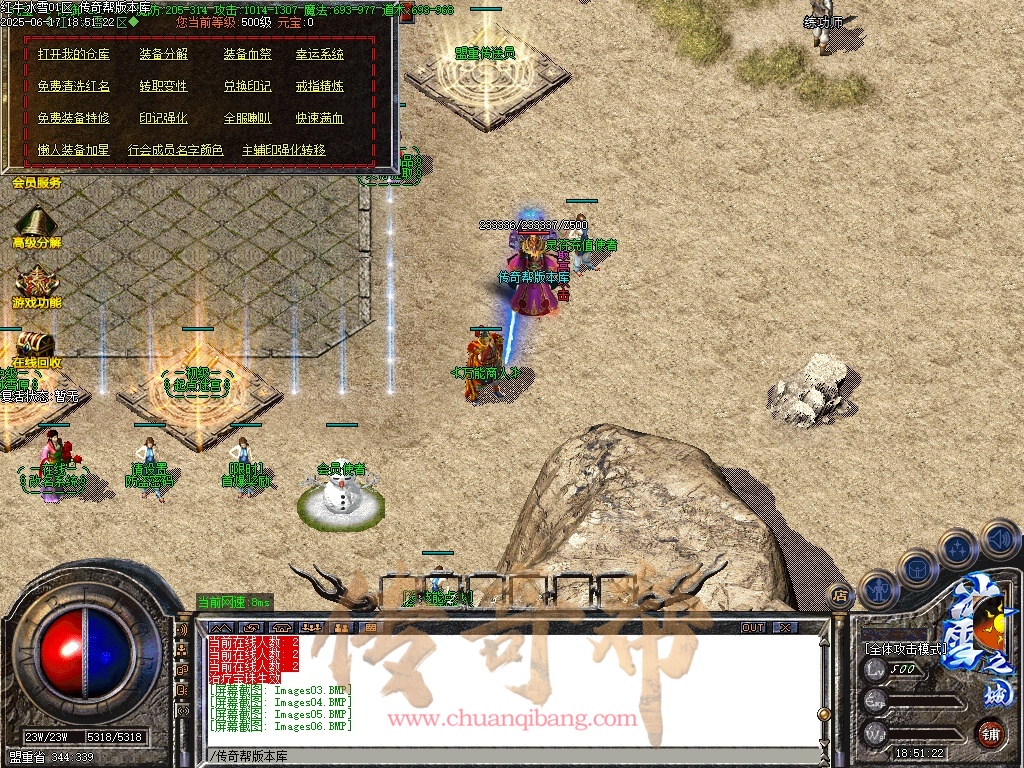Toggle sound with the speaker button
Screen dimensions: 1024x768
(998, 538)
